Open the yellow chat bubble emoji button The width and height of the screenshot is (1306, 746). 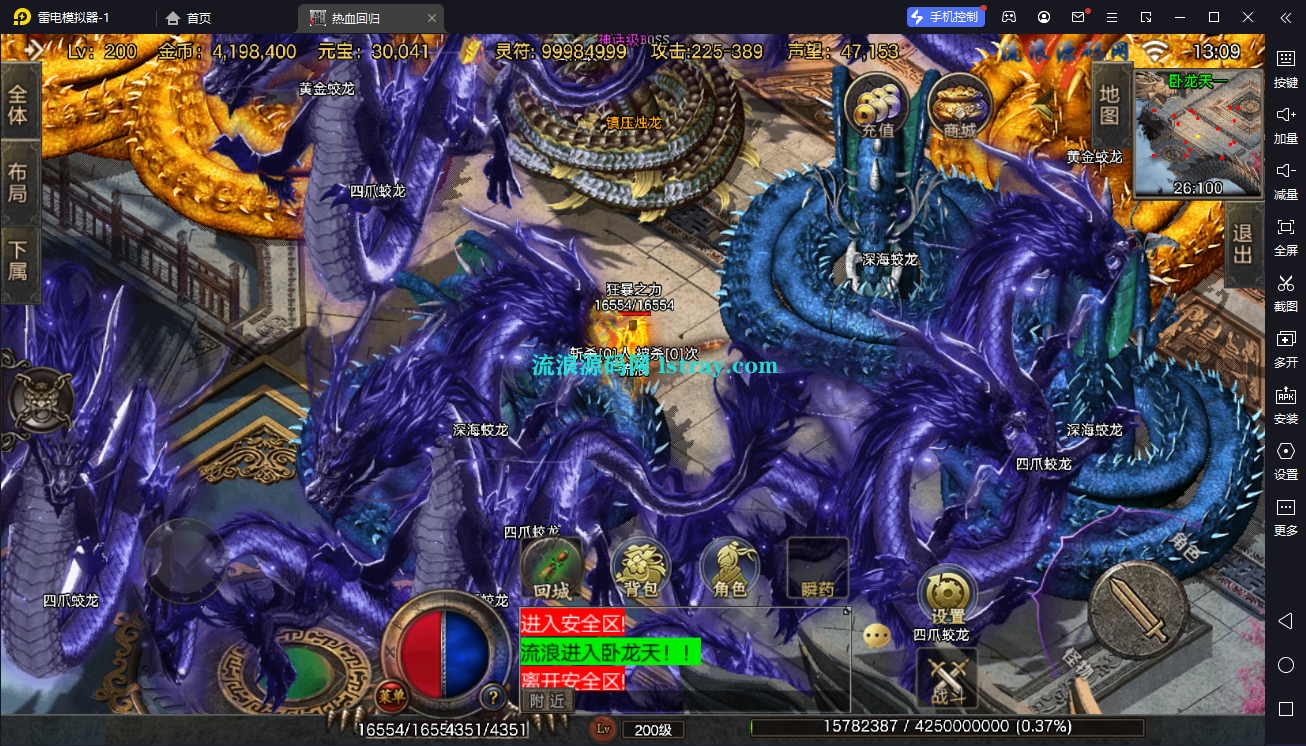tap(877, 636)
